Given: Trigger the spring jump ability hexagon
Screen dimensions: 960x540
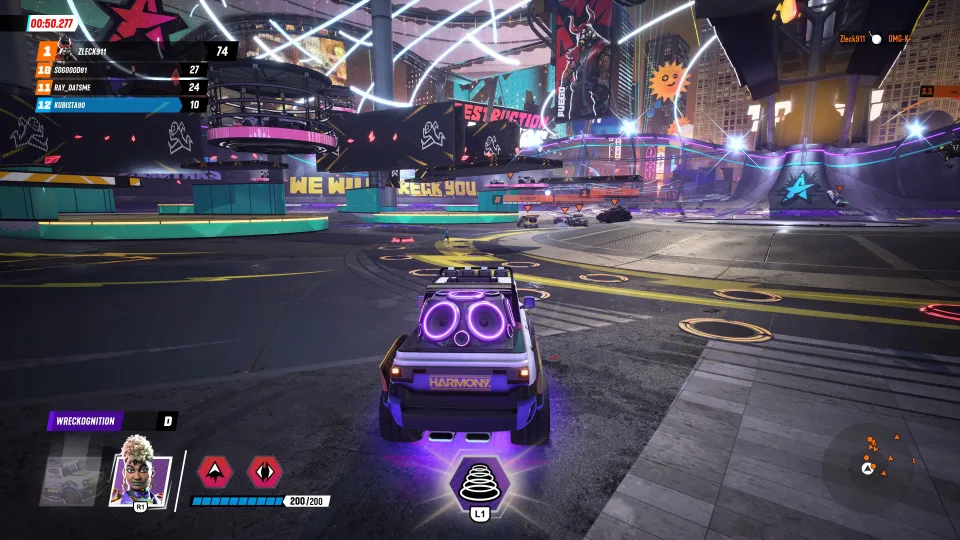Looking at the screenshot, I should click(x=482, y=483).
